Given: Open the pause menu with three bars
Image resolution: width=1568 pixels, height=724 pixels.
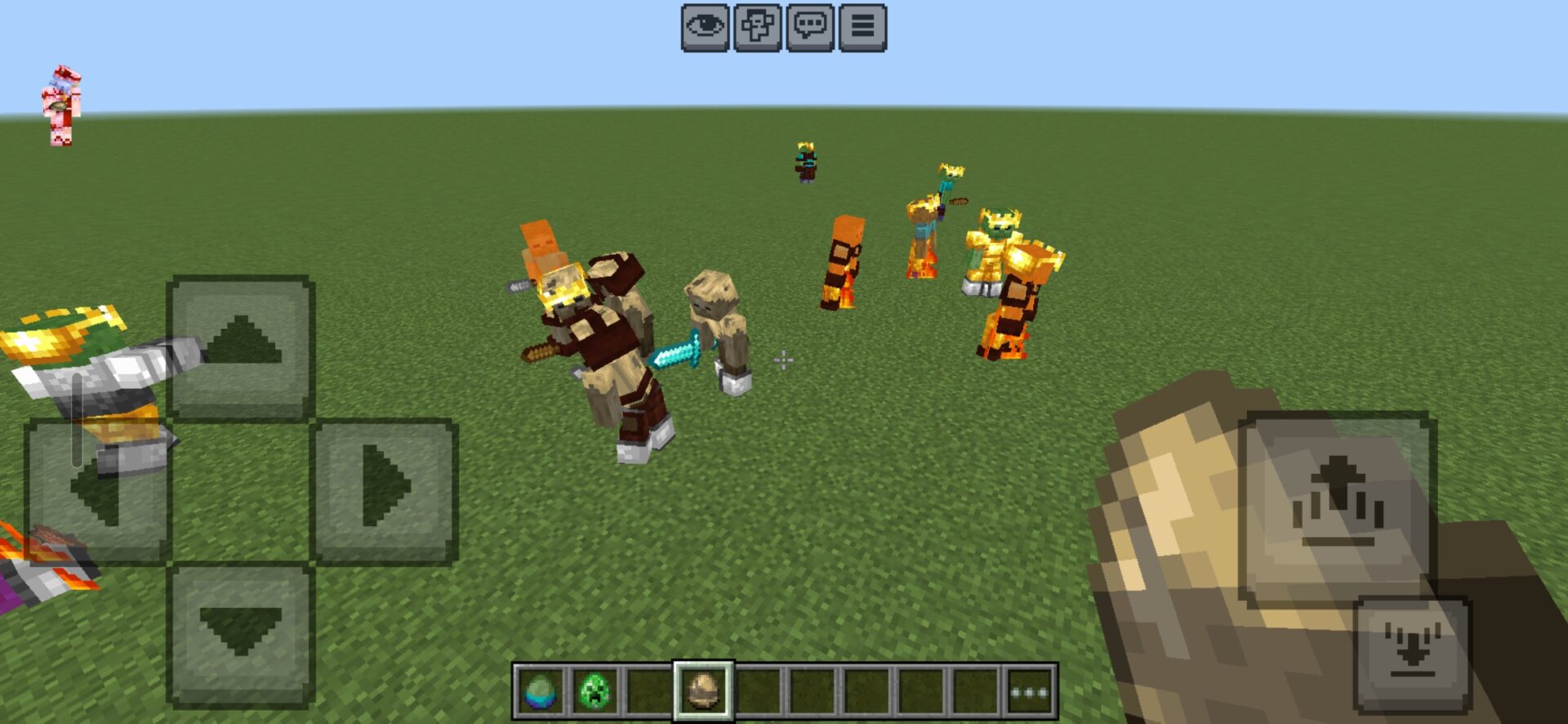Looking at the screenshot, I should click(862, 28).
